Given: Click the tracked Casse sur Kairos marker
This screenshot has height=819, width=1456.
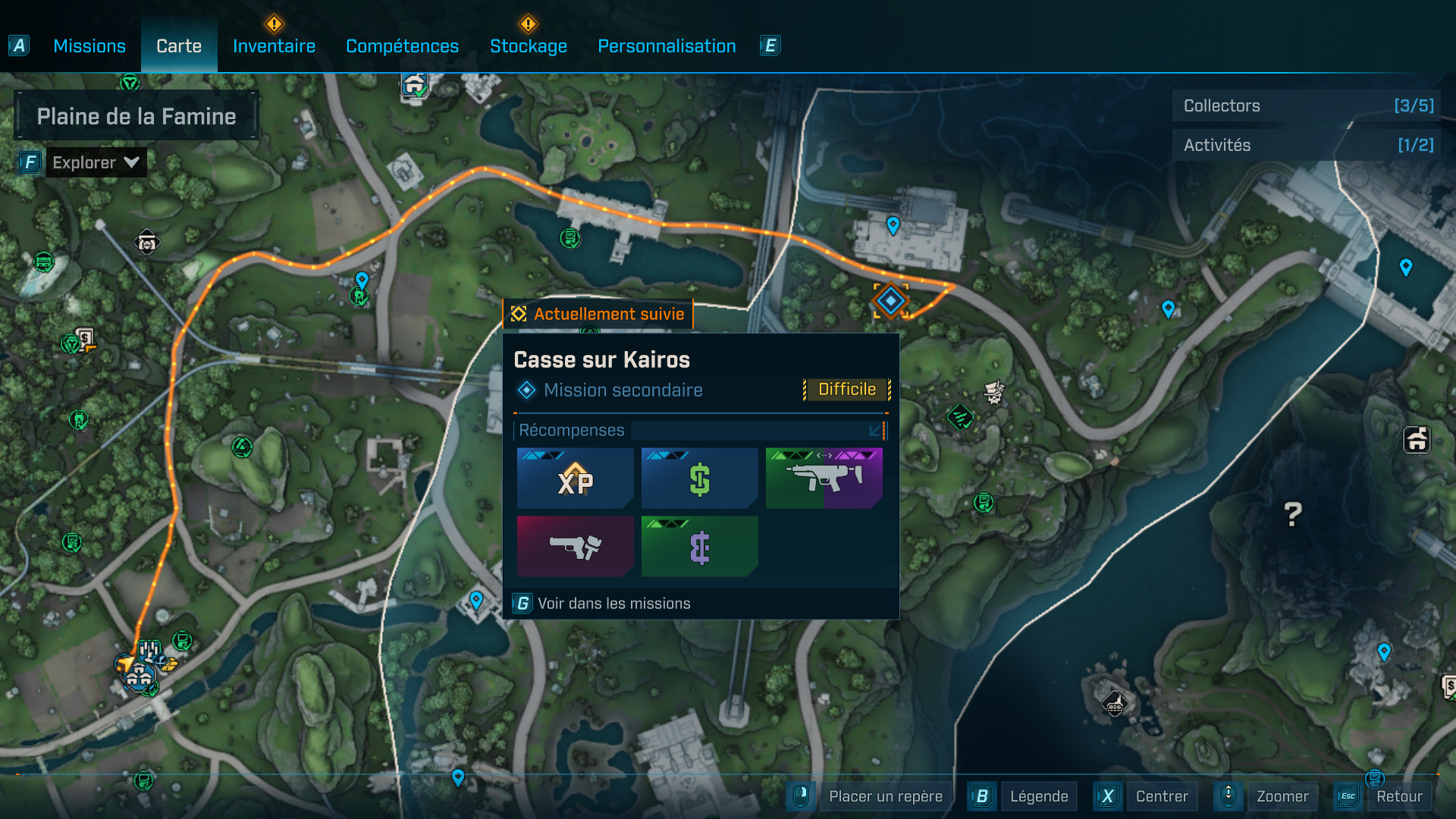Looking at the screenshot, I should point(890,301).
